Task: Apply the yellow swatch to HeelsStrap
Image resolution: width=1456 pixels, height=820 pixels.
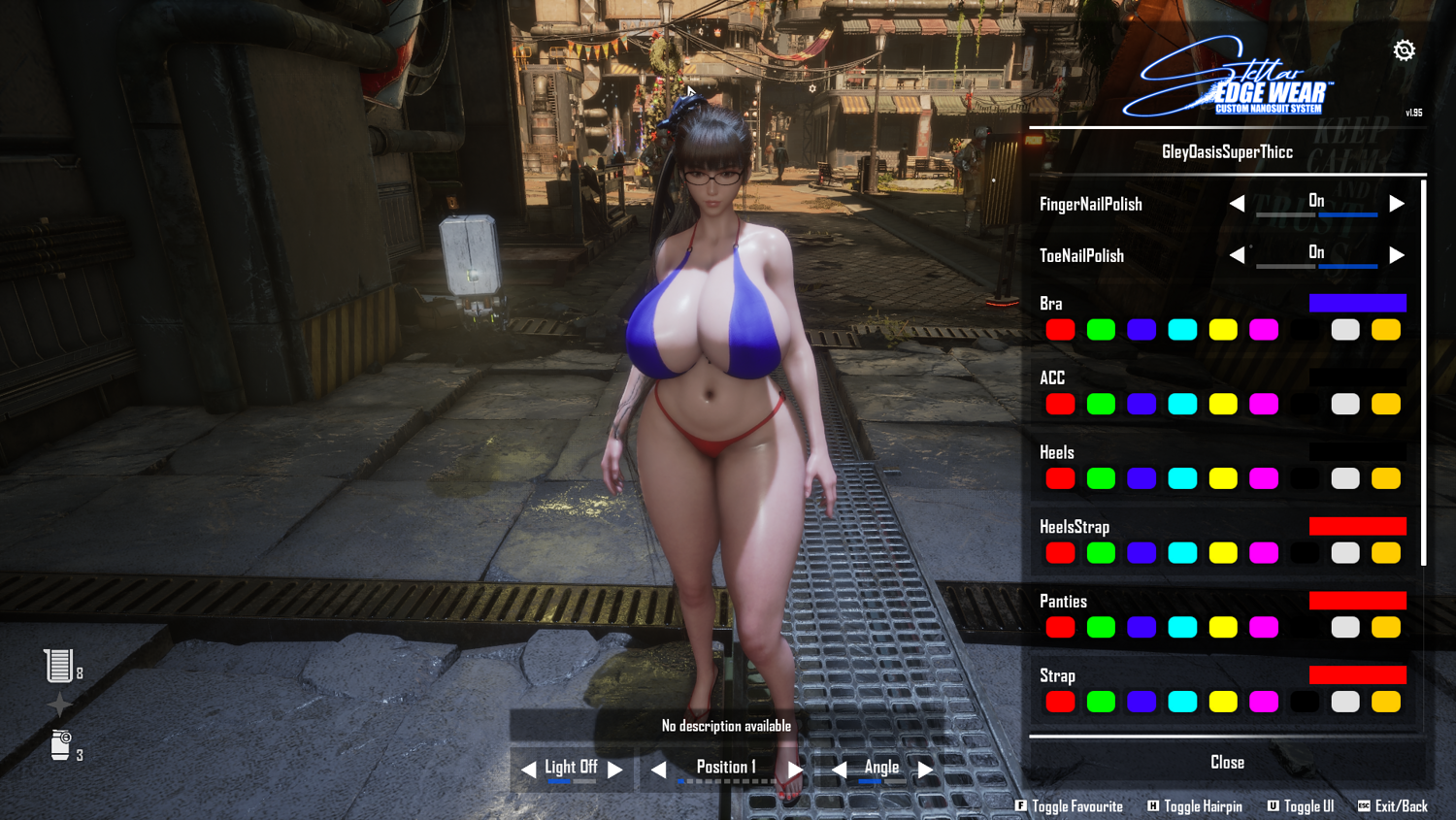Action: [x=1223, y=553]
